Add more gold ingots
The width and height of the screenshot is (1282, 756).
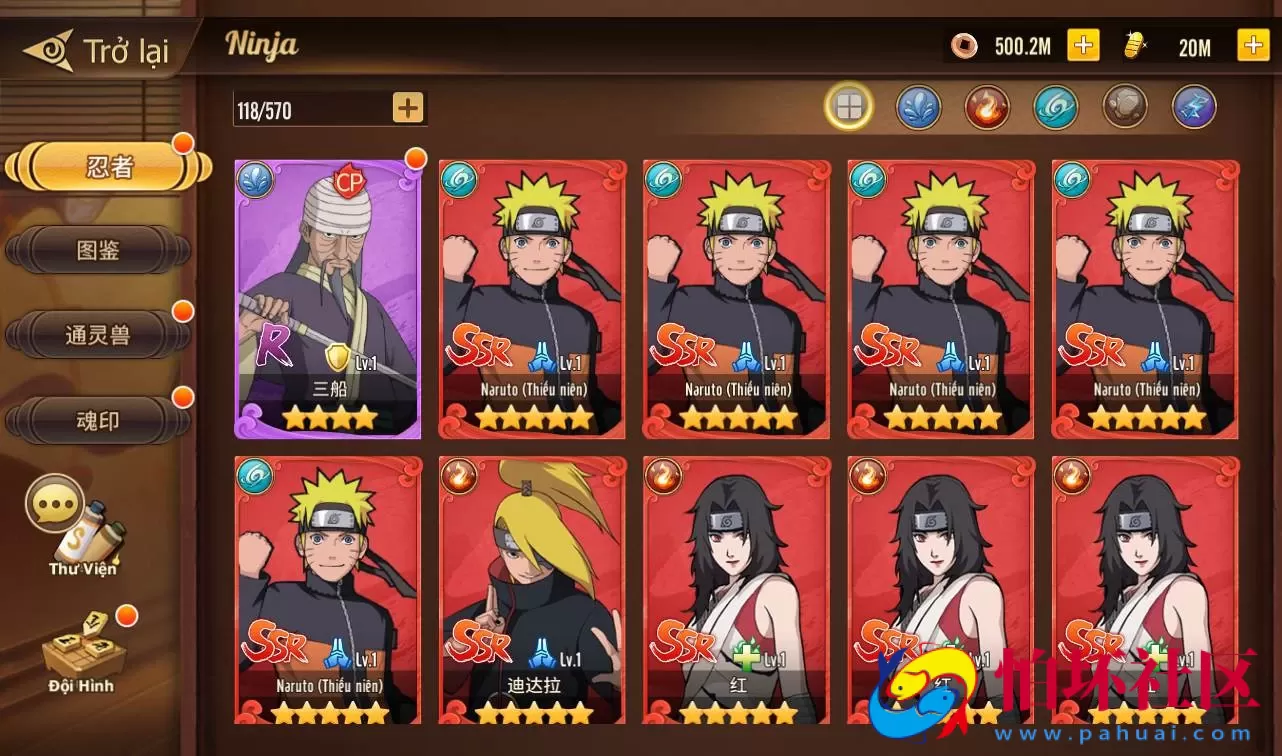tap(1253, 45)
